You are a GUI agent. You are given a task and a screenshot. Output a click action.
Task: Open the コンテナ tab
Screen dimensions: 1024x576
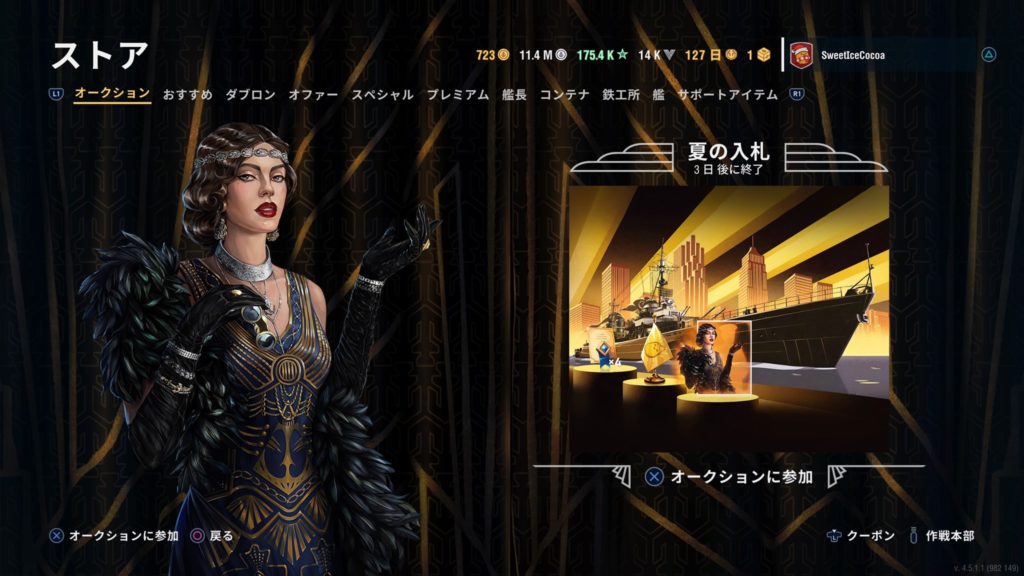point(564,95)
